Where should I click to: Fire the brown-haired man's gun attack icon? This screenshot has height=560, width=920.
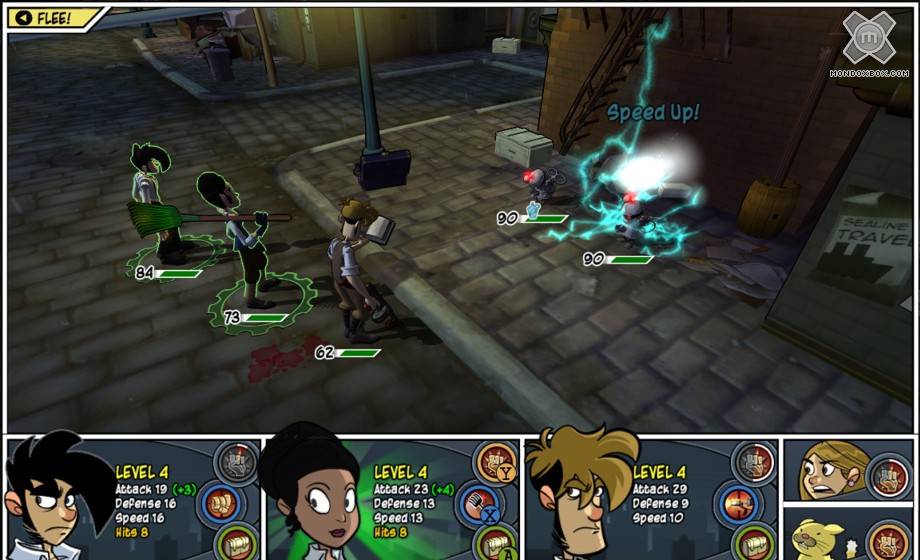coord(740,500)
